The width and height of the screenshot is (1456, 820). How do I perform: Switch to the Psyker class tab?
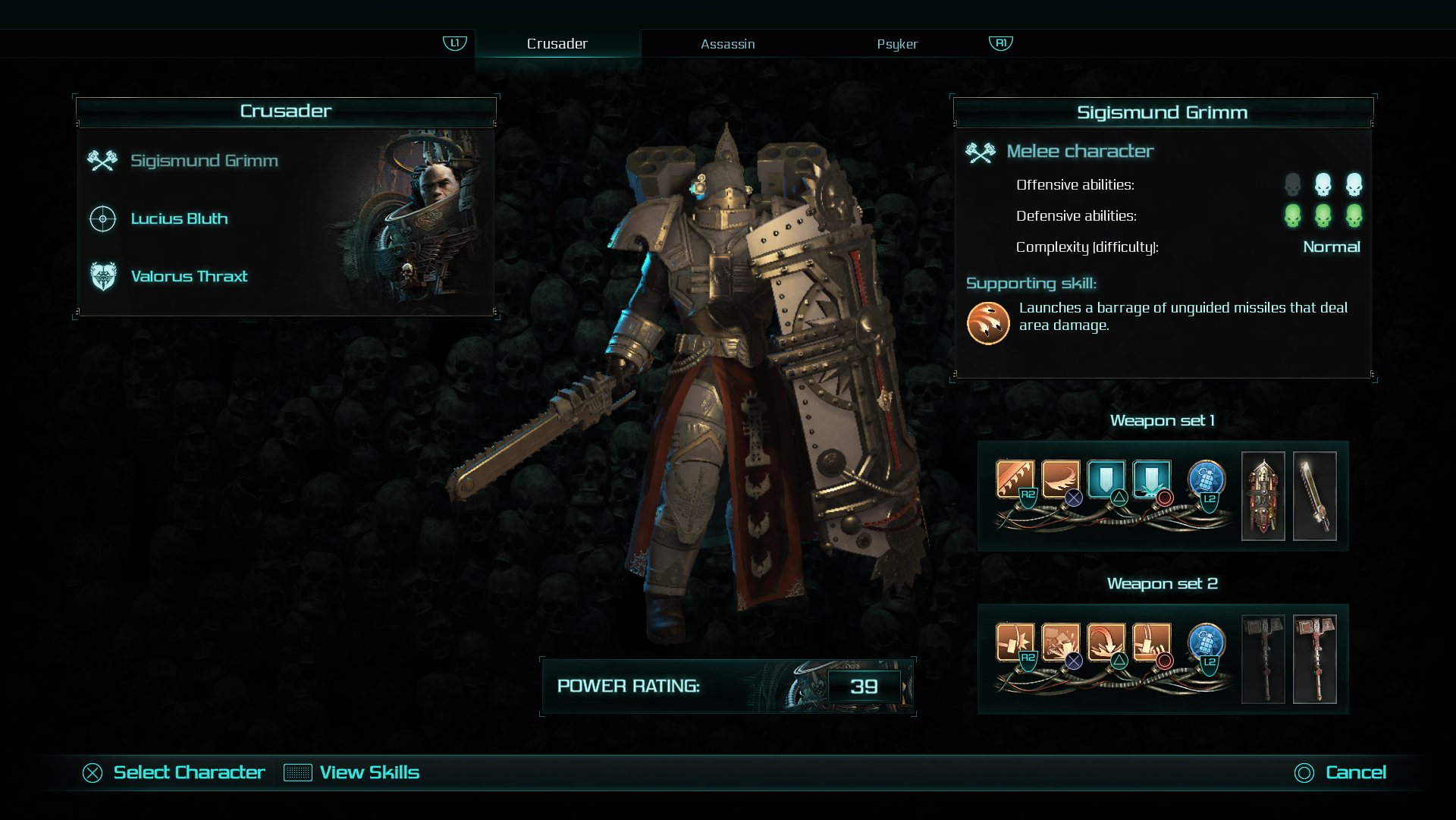click(x=897, y=44)
